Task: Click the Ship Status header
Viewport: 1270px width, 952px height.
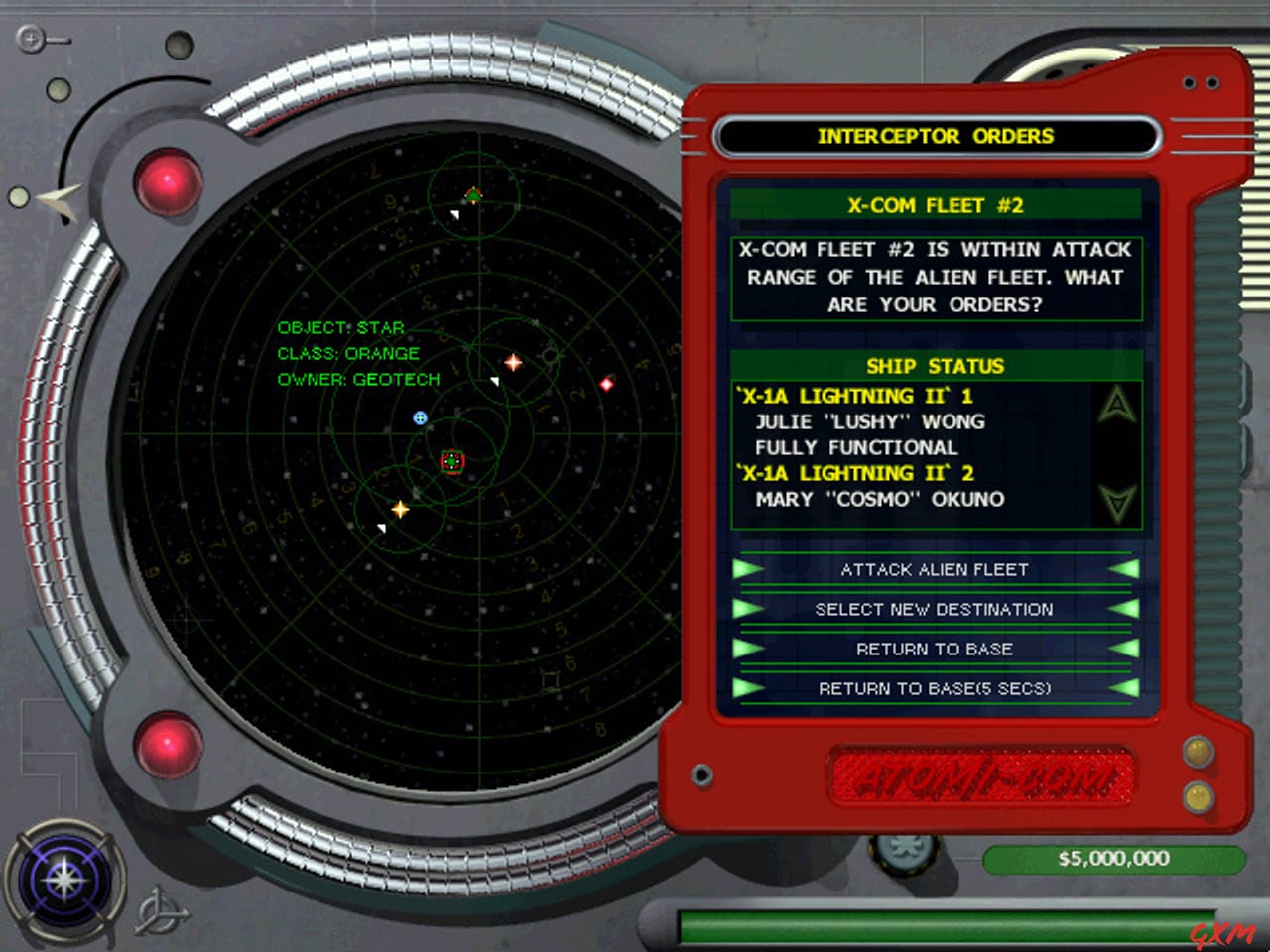Action: pos(934,366)
